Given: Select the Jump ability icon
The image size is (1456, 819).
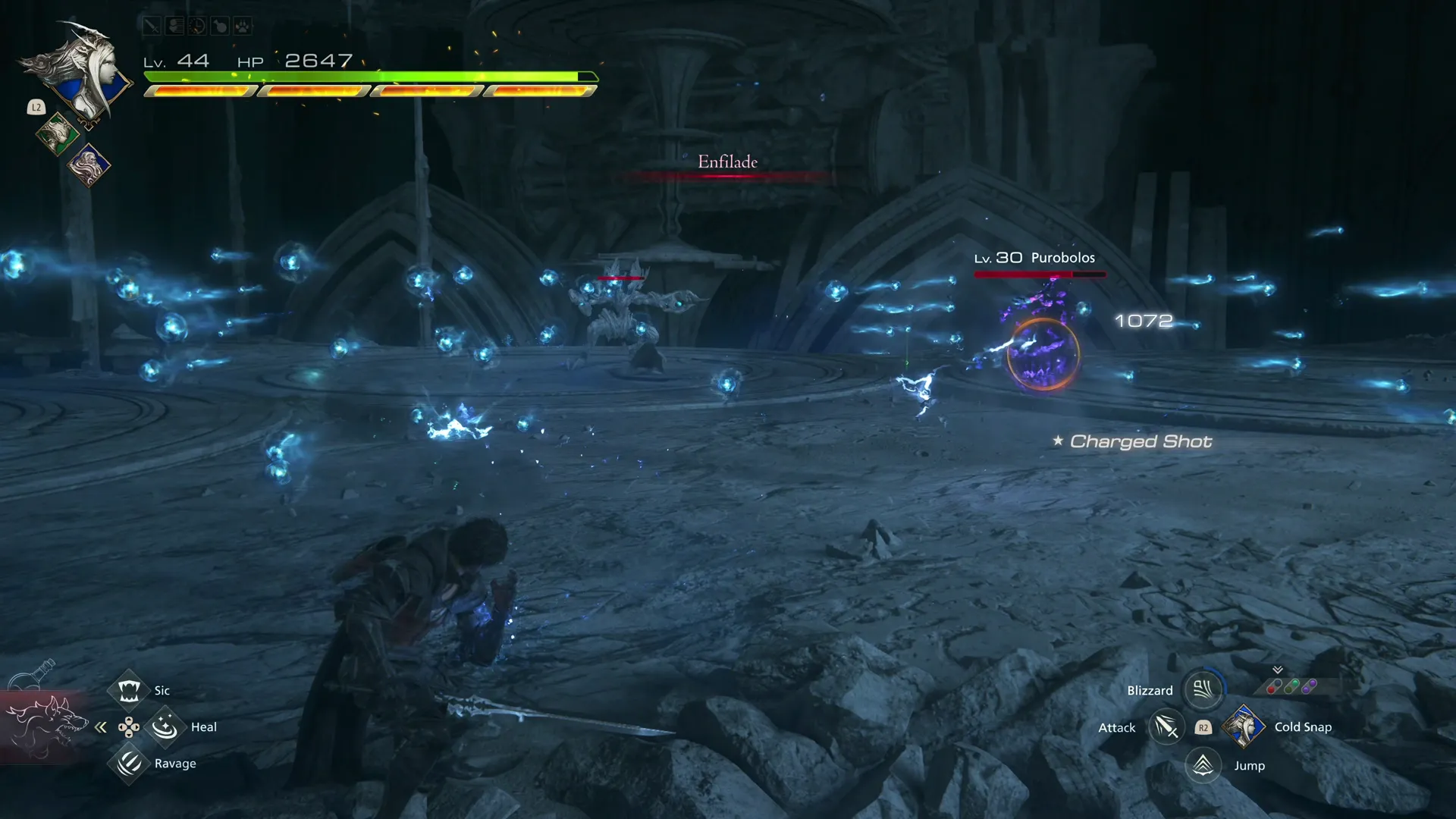Looking at the screenshot, I should point(1203,765).
